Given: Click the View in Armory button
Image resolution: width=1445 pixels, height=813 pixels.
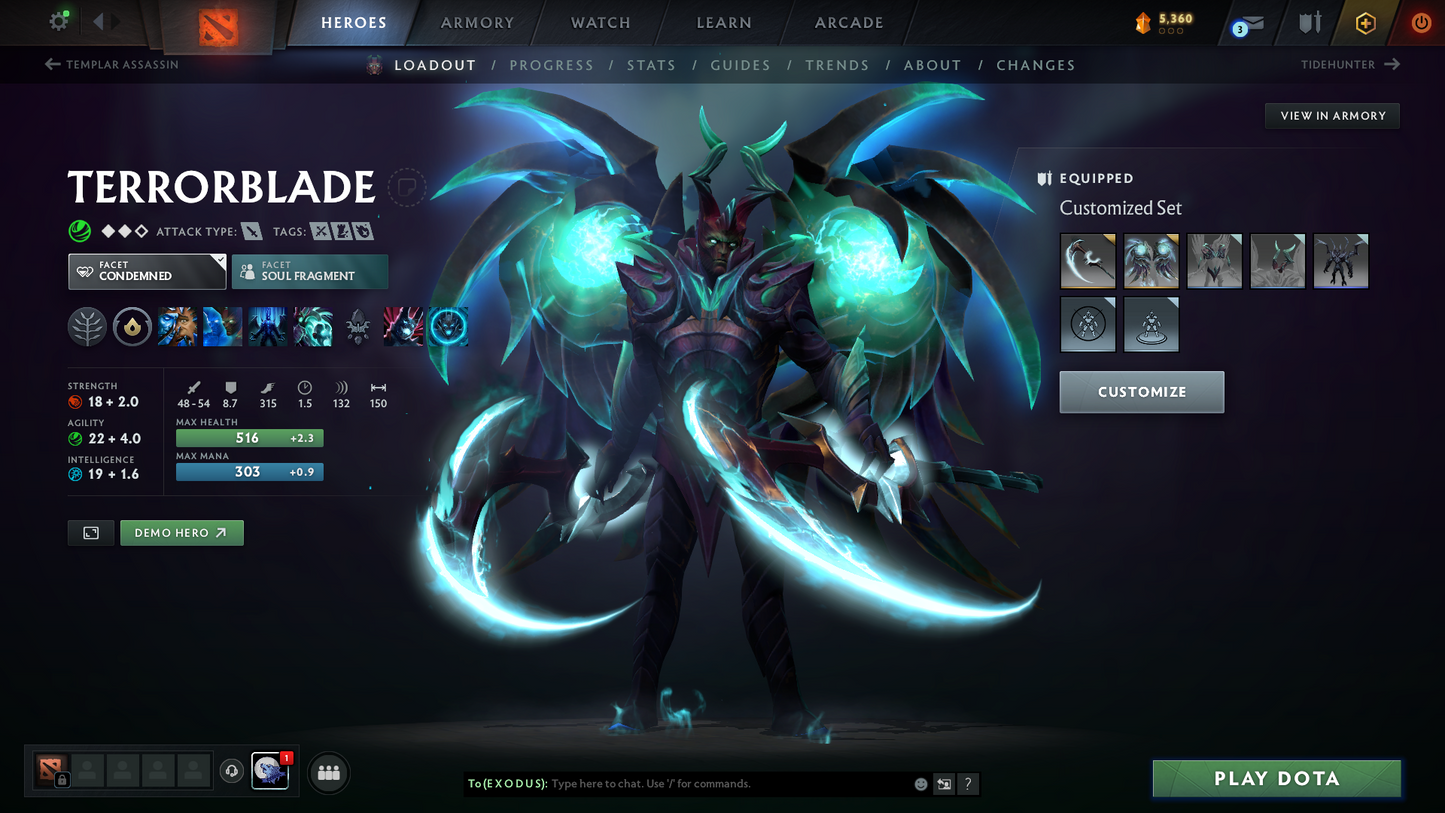Looking at the screenshot, I should [1332, 116].
